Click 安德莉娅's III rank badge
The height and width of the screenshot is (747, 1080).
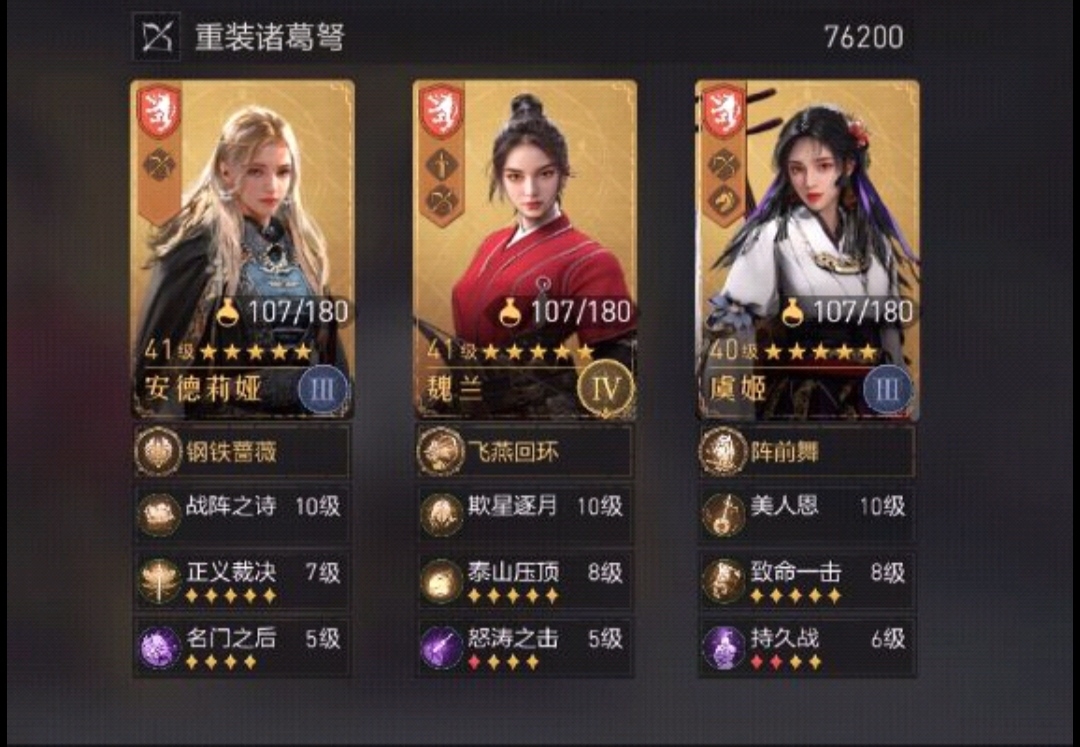(x=323, y=389)
